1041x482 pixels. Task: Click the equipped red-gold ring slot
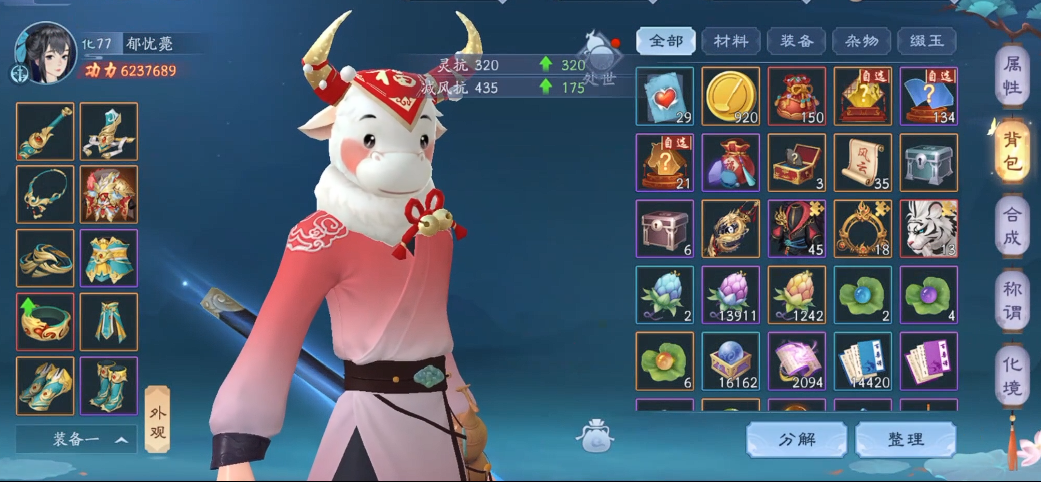point(45,322)
